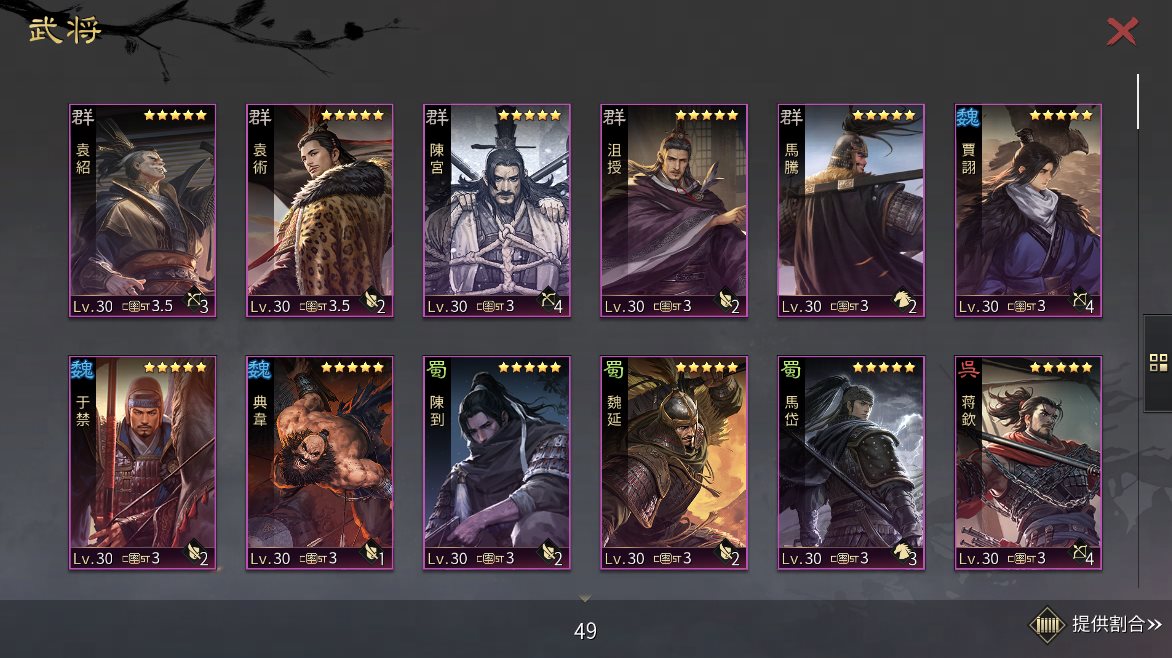Toggle the grid view layout button
1172x658 pixels.
1158,363
